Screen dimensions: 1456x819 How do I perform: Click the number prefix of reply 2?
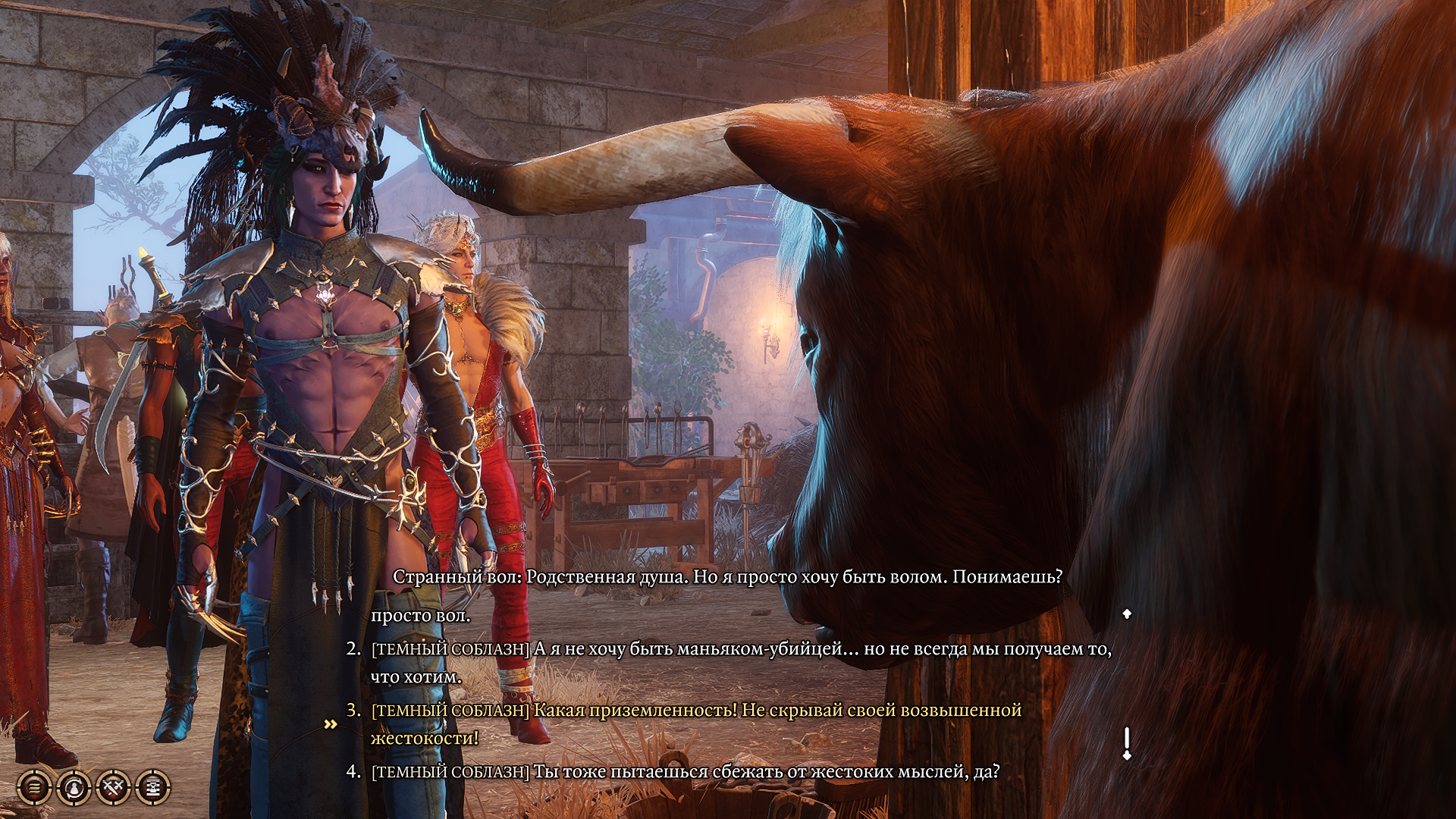[351, 647]
